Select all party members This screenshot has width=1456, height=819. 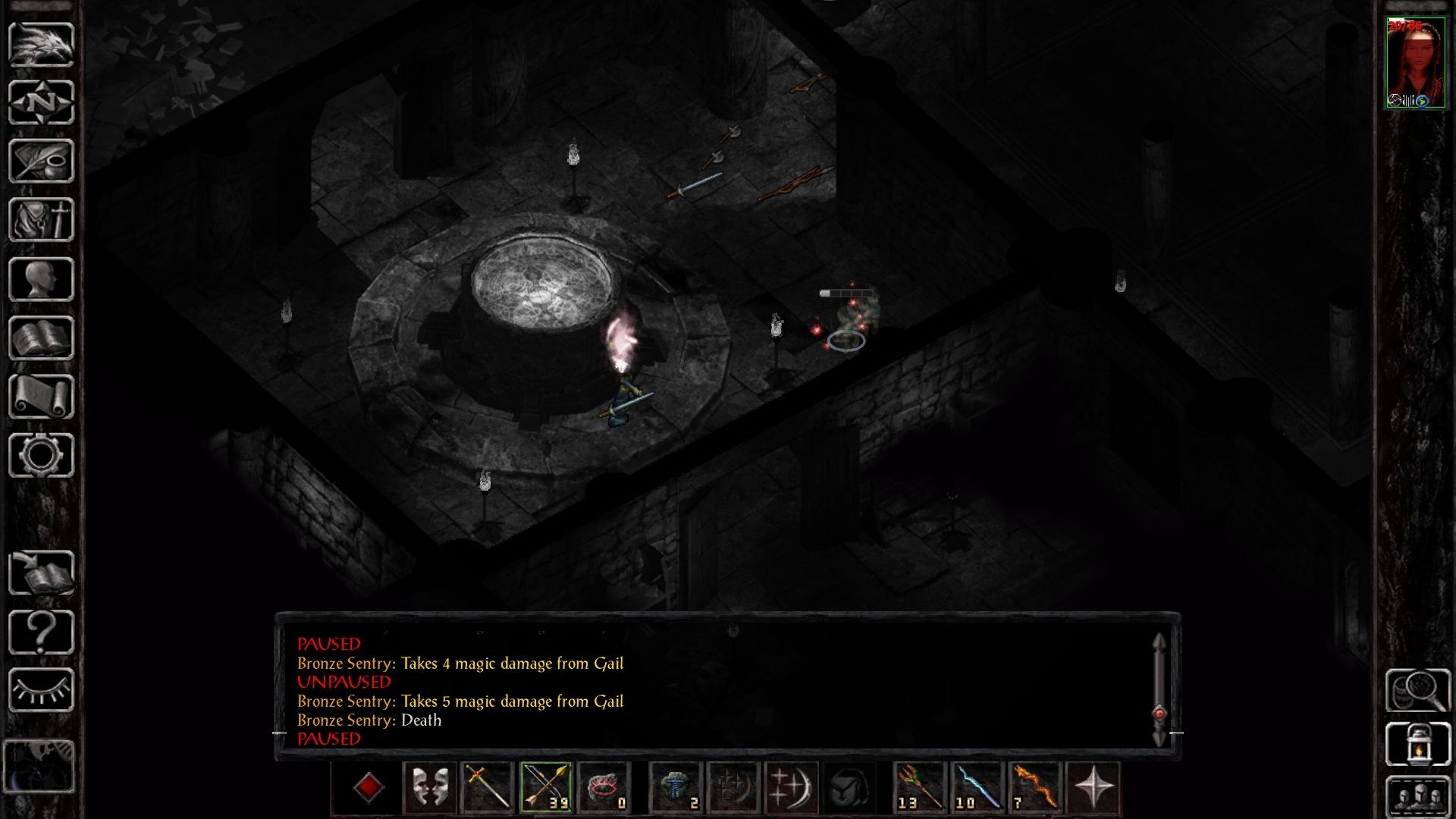coord(1417,796)
